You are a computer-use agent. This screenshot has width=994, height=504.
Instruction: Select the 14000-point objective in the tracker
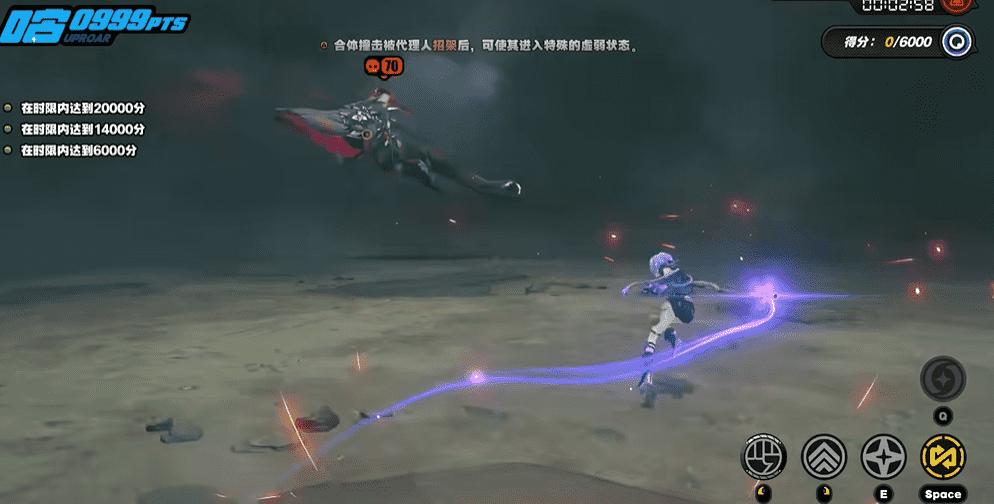[x=83, y=129]
